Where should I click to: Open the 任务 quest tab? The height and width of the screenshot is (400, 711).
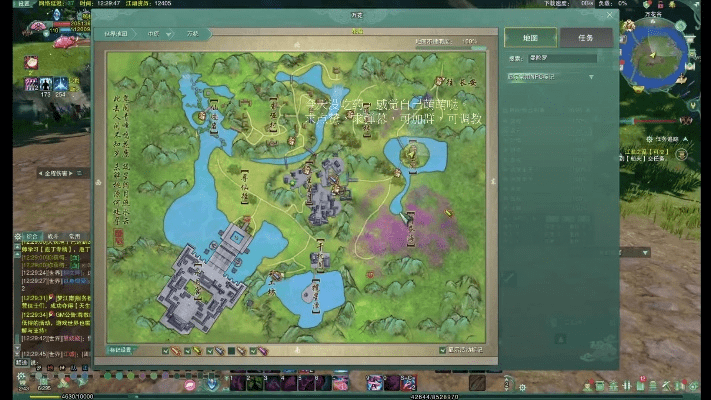[x=585, y=38]
